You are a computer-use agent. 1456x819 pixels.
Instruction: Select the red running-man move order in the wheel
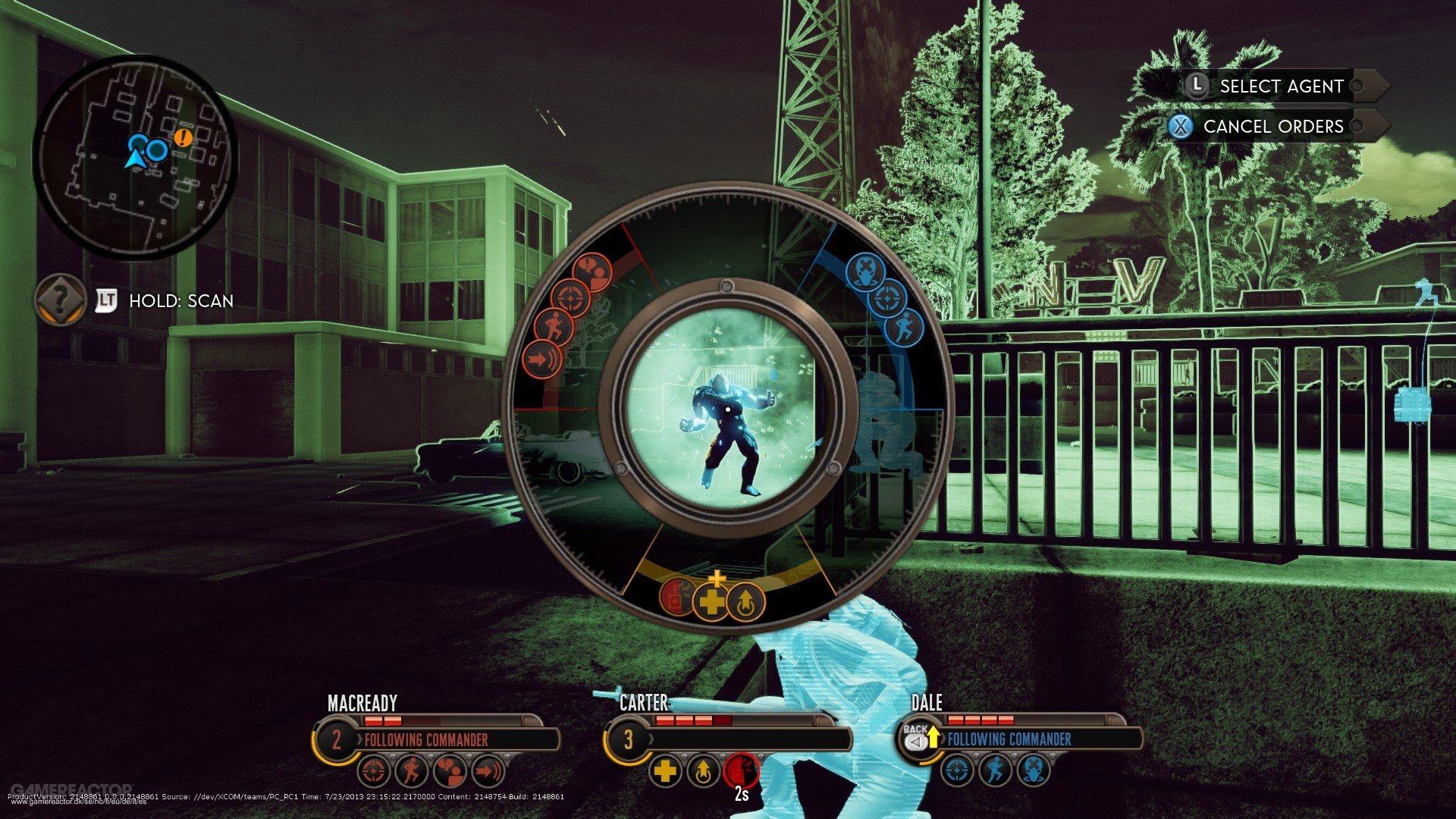[x=553, y=328]
